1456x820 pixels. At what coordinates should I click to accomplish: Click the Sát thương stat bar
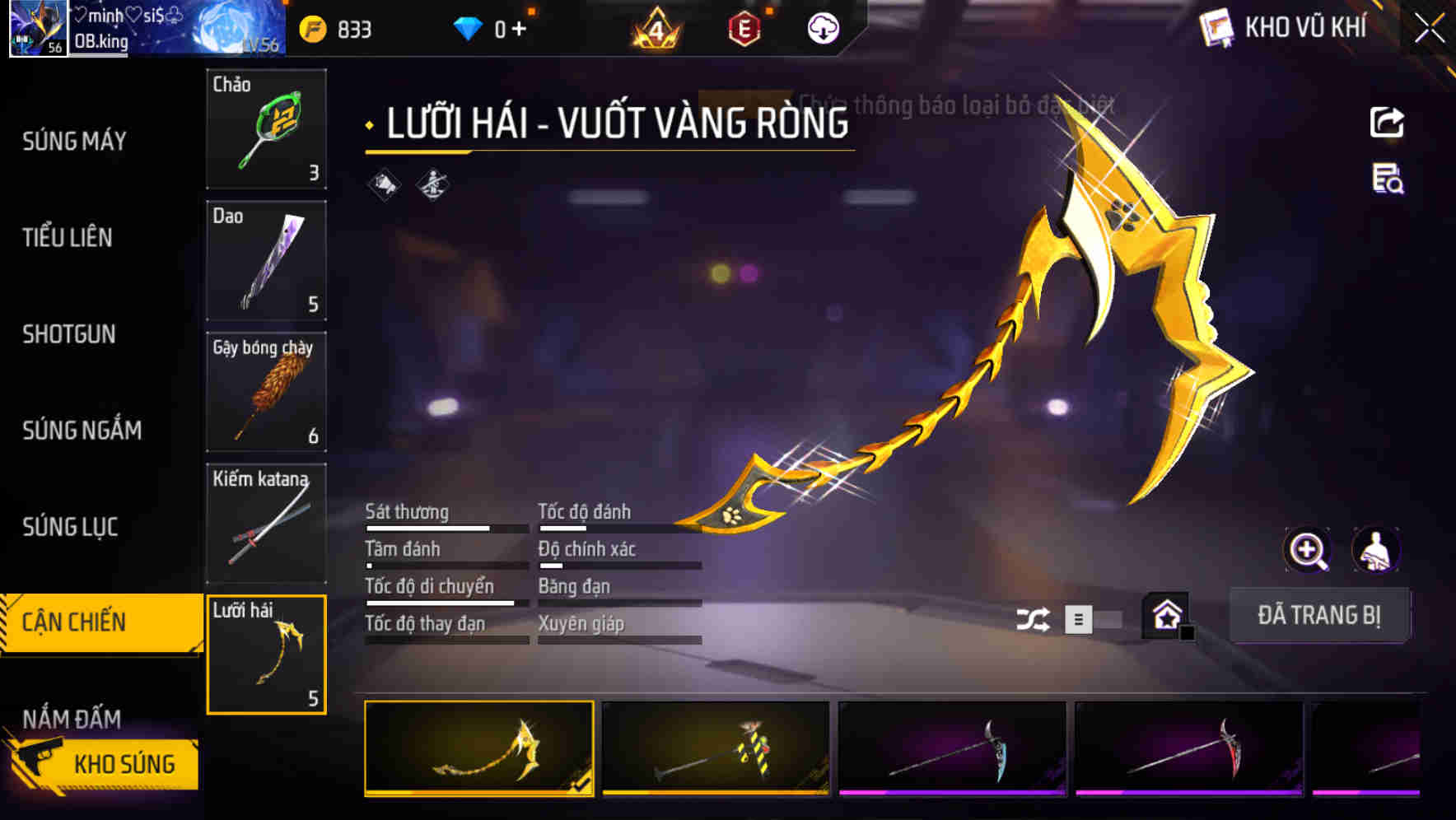(445, 527)
